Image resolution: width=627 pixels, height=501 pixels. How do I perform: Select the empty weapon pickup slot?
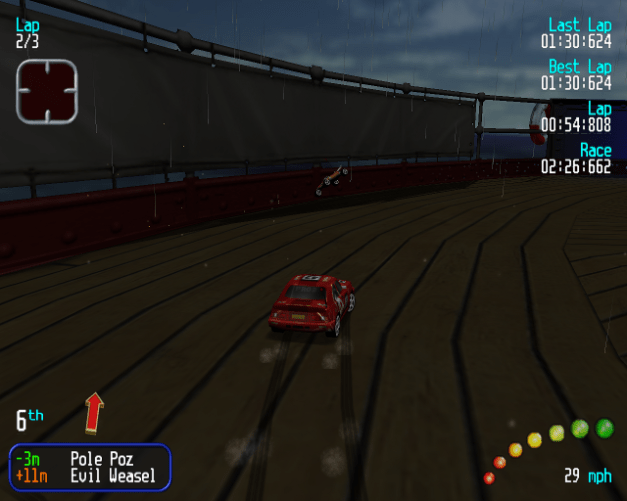[x=46, y=91]
